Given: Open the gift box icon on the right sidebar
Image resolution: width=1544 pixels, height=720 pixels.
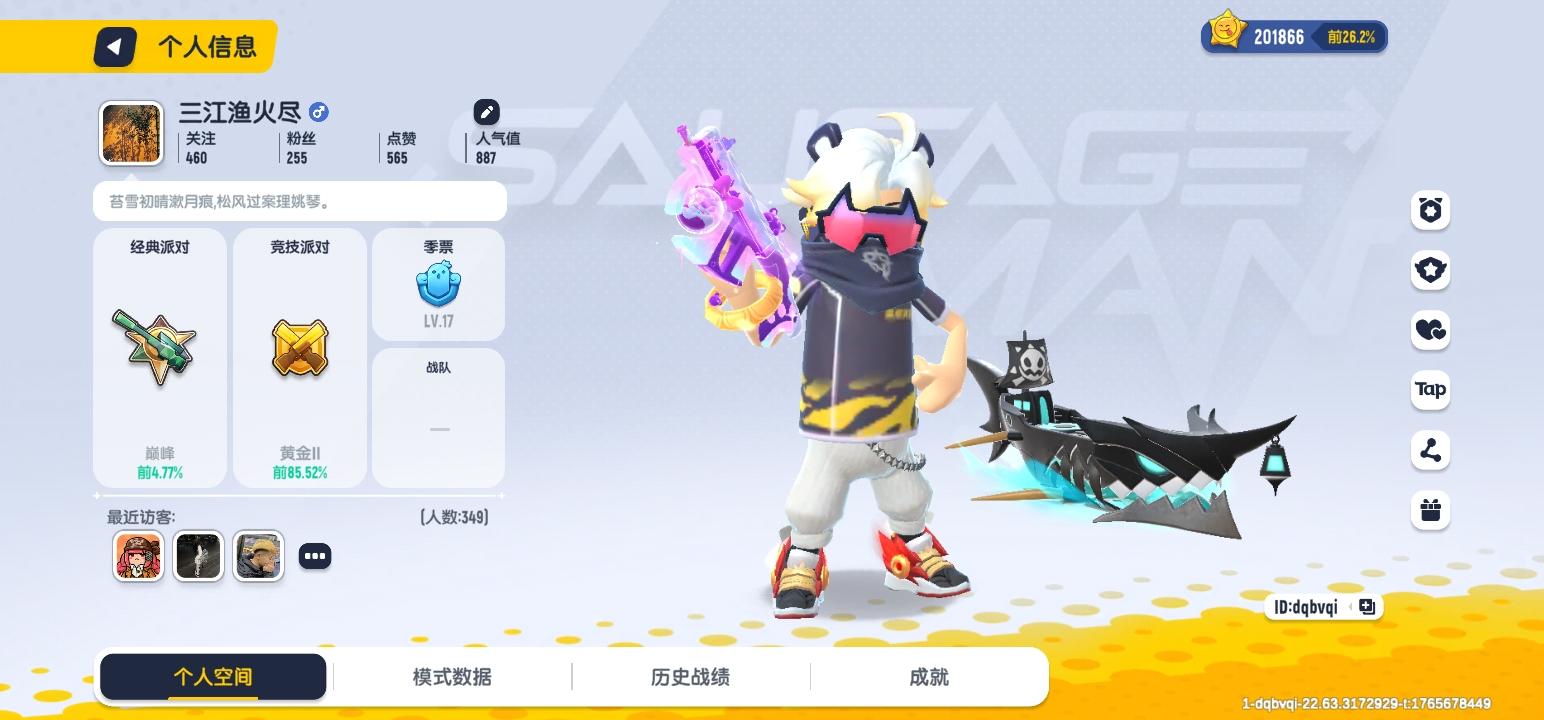Looking at the screenshot, I should [x=1430, y=510].
